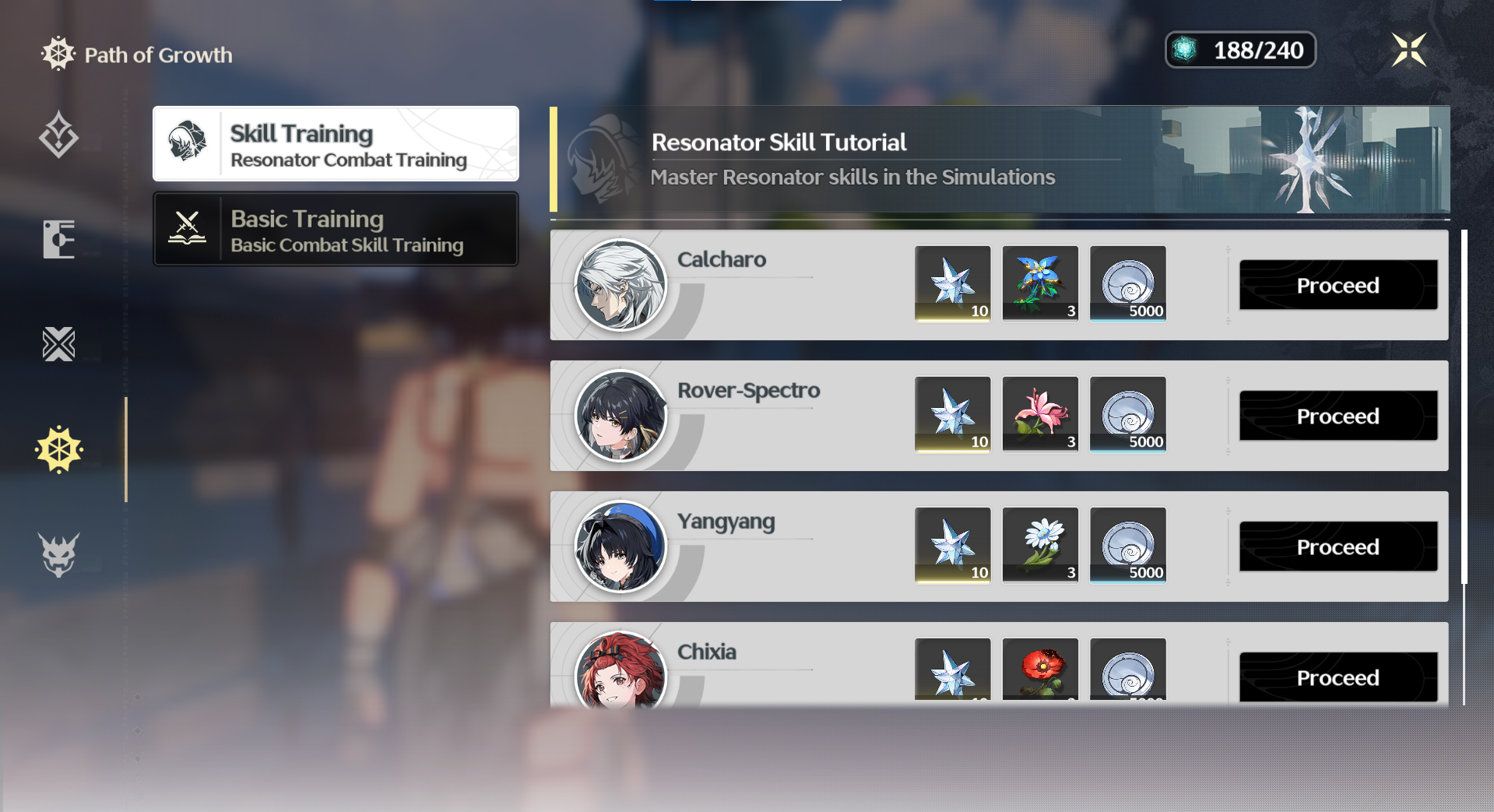The height and width of the screenshot is (812, 1494).
Task: Proceed with Rover-Spectro's skill tutorial
Action: [1338, 416]
